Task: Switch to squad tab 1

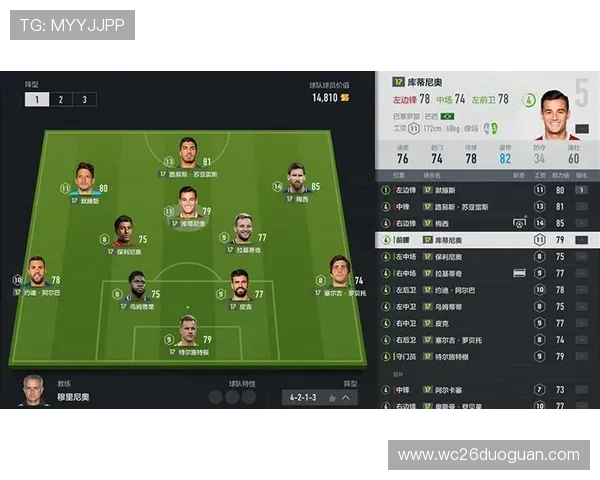Action: 36,99
